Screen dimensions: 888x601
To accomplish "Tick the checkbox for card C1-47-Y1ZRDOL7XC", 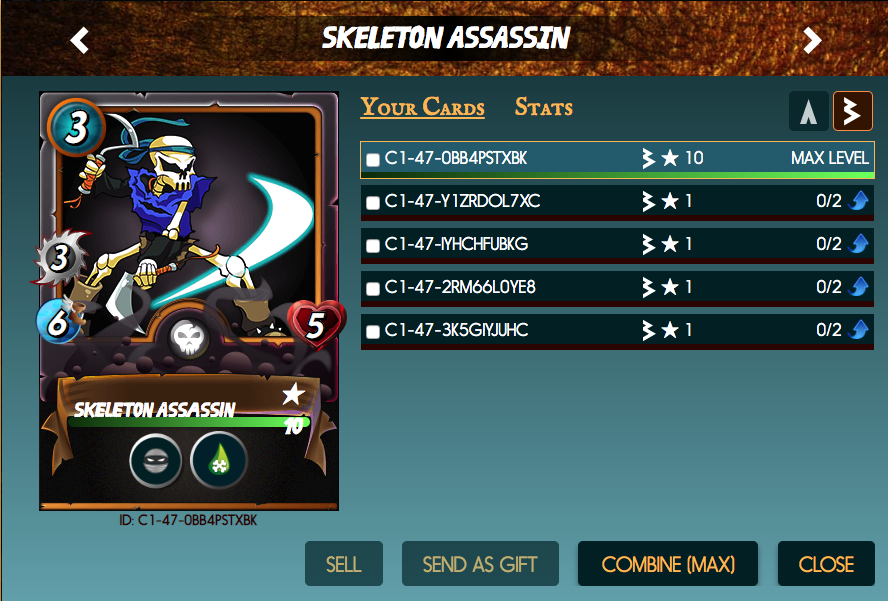I will tap(373, 202).
